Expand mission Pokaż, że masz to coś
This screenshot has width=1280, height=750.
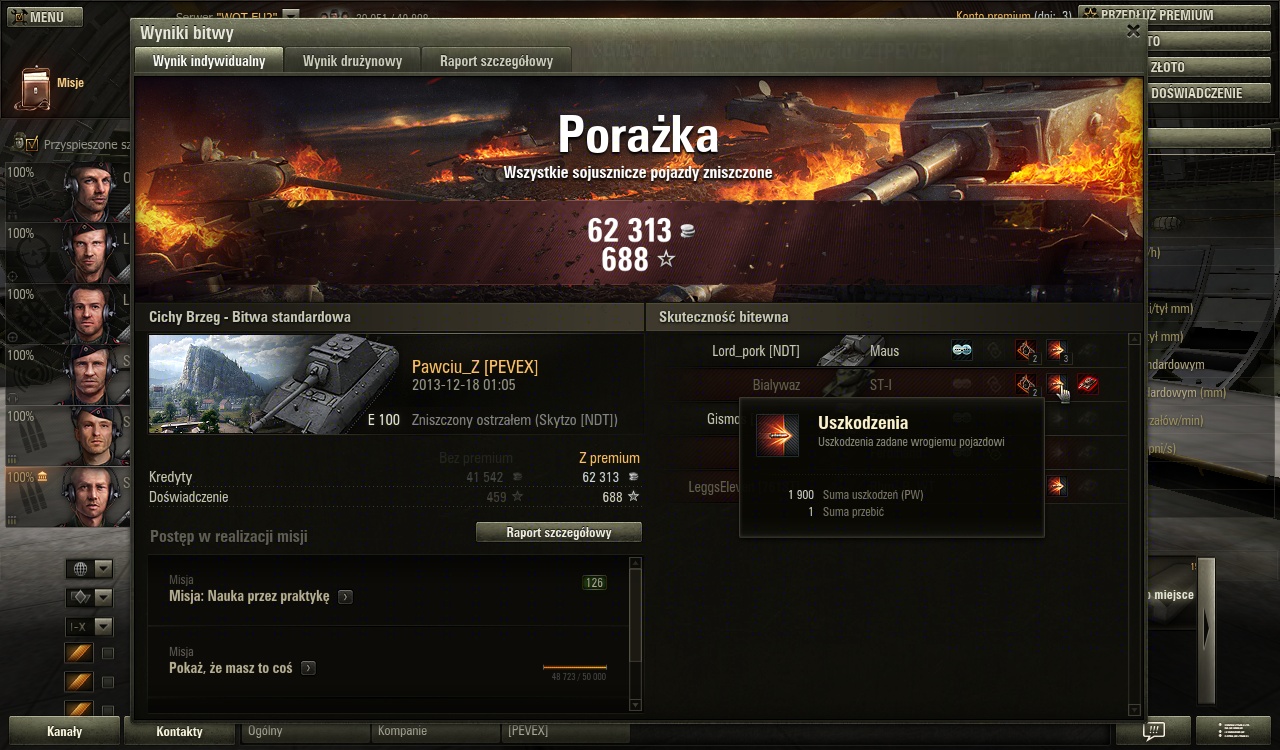tap(308, 668)
